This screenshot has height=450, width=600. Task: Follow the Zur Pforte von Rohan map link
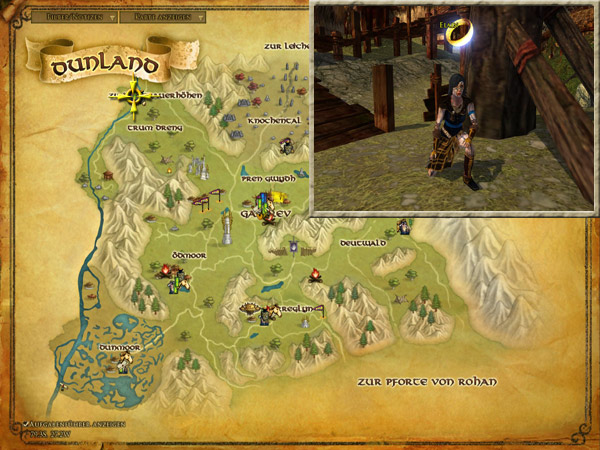(427, 382)
